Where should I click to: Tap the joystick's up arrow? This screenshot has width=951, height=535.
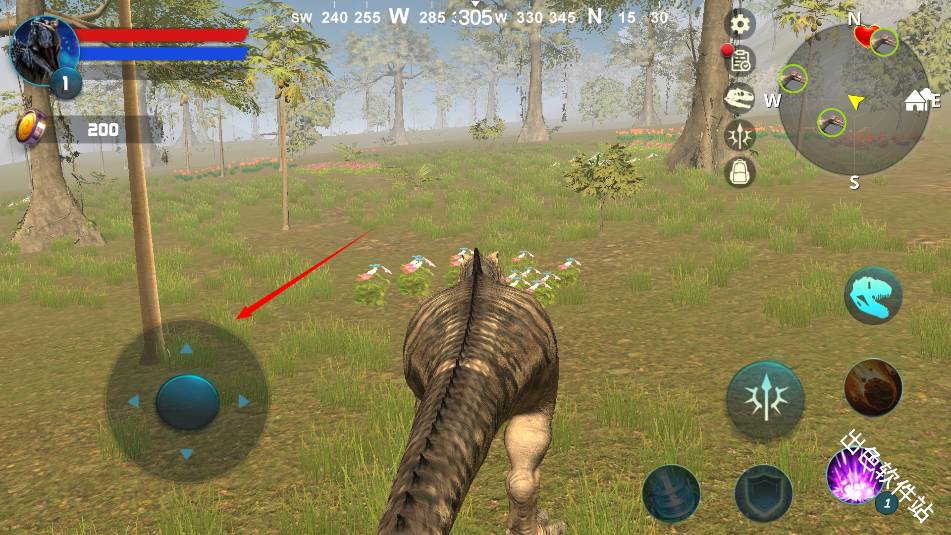(186, 350)
